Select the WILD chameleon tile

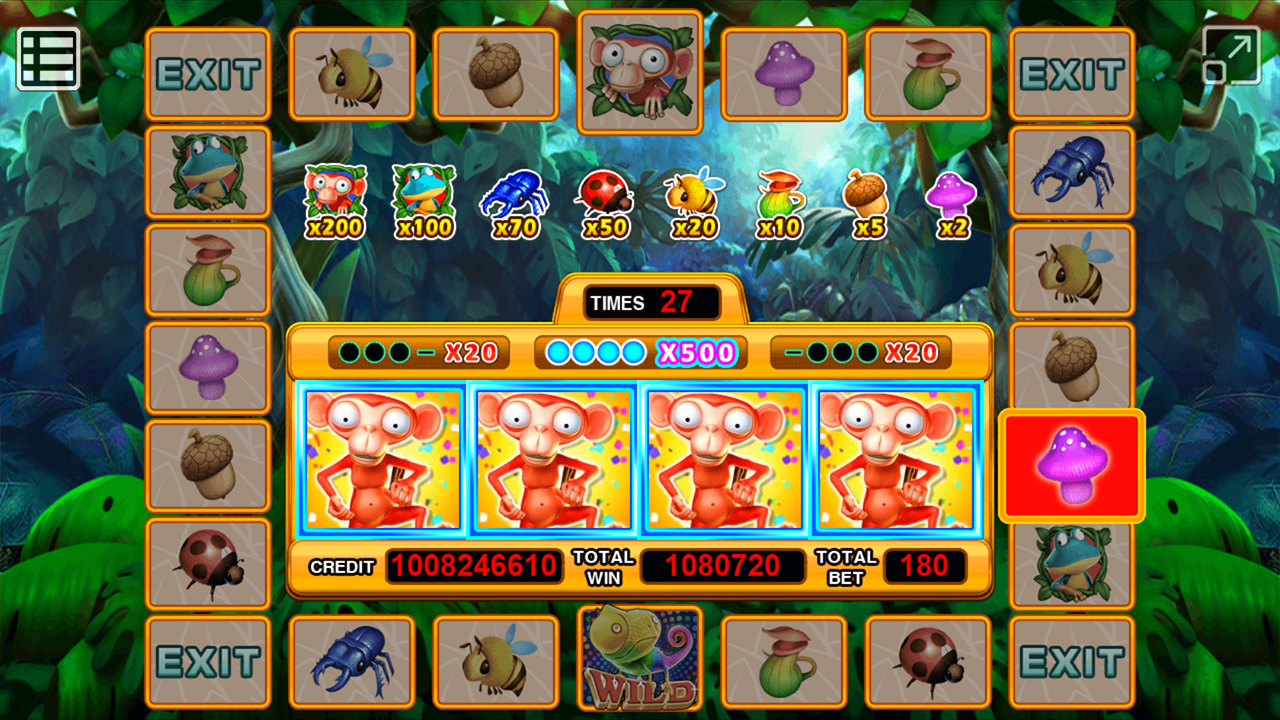point(640,658)
